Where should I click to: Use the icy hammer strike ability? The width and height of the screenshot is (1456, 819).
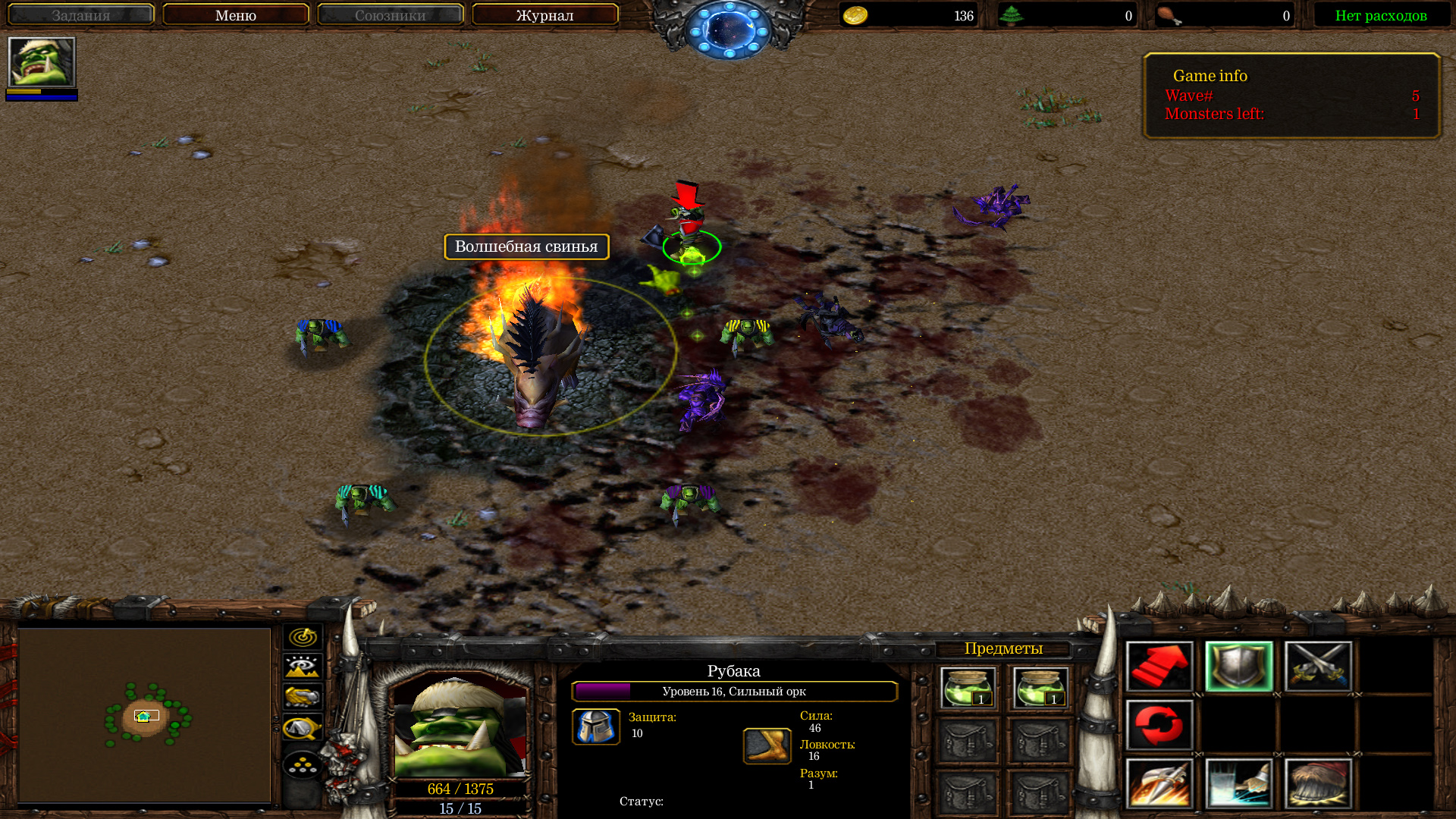click(x=1239, y=783)
